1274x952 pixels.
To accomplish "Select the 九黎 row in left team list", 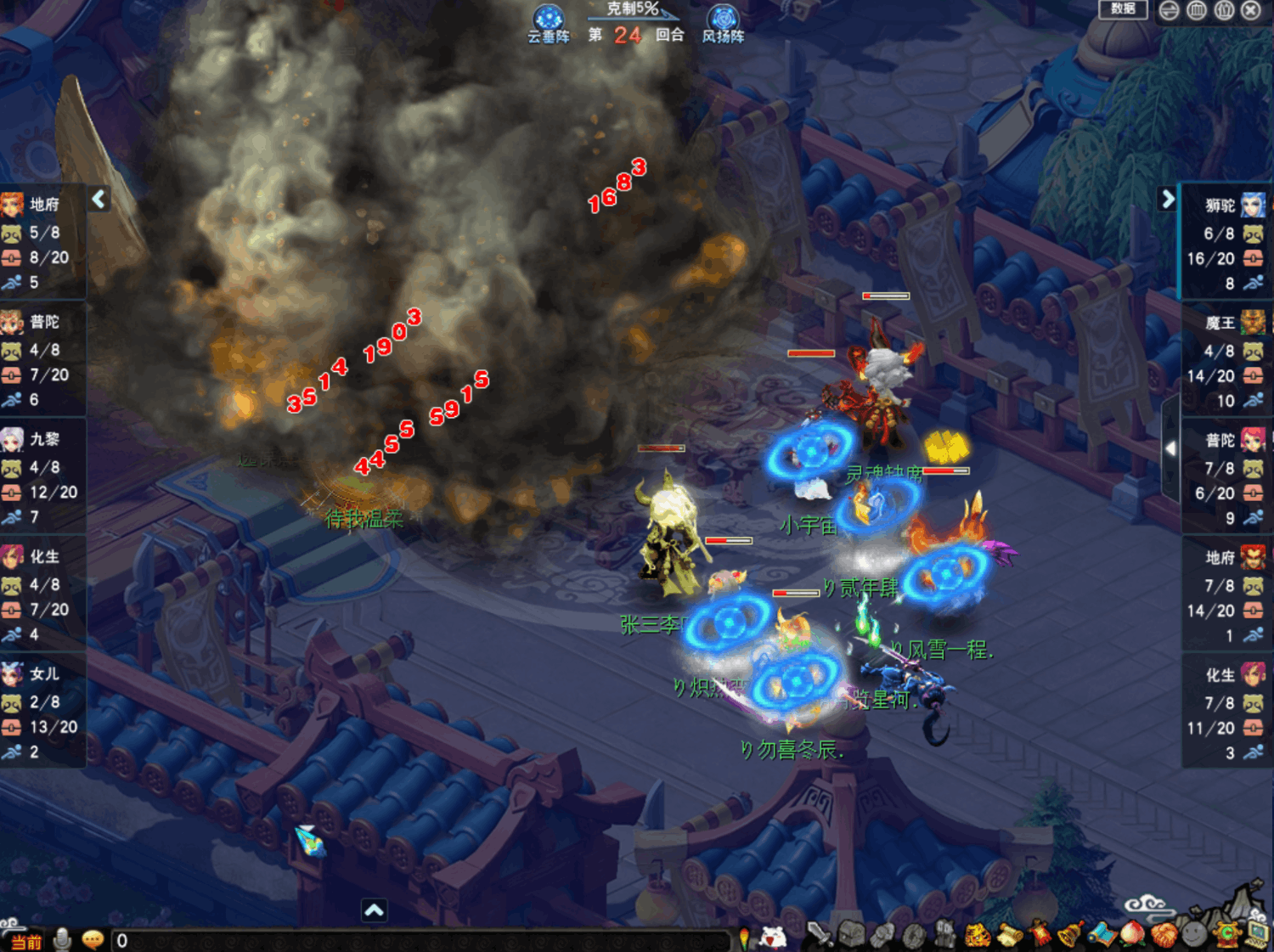I will tap(42, 476).
